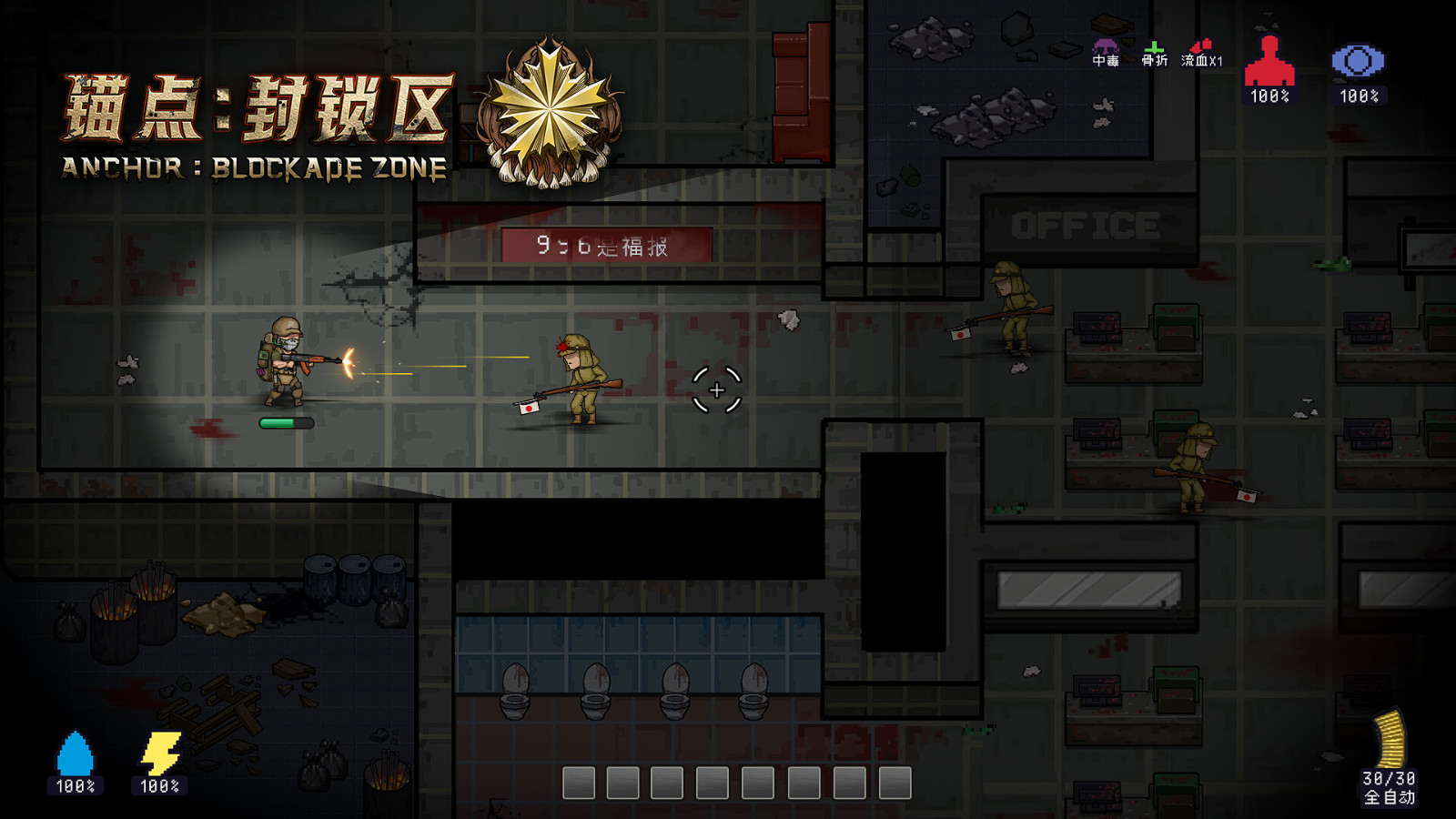Open the first hotbar slot
Screen dimensions: 1456x819
(580, 782)
